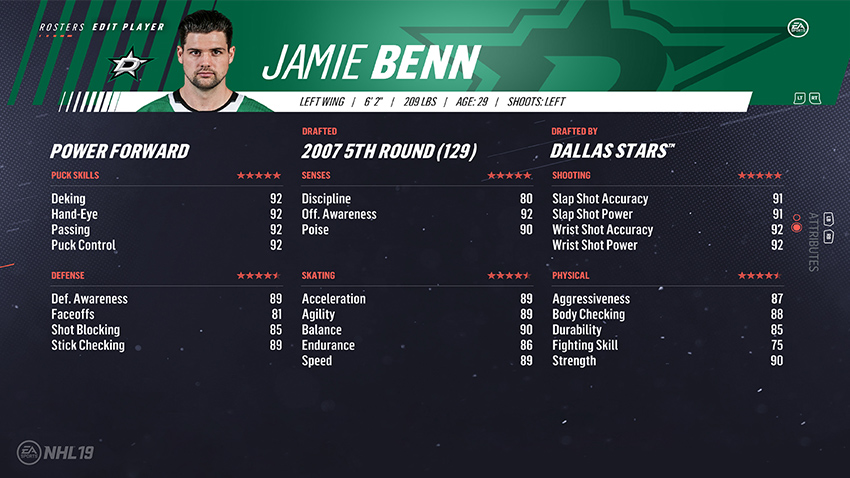Select the Shot Blocking attribute
The width and height of the screenshot is (850, 478).
(166, 330)
